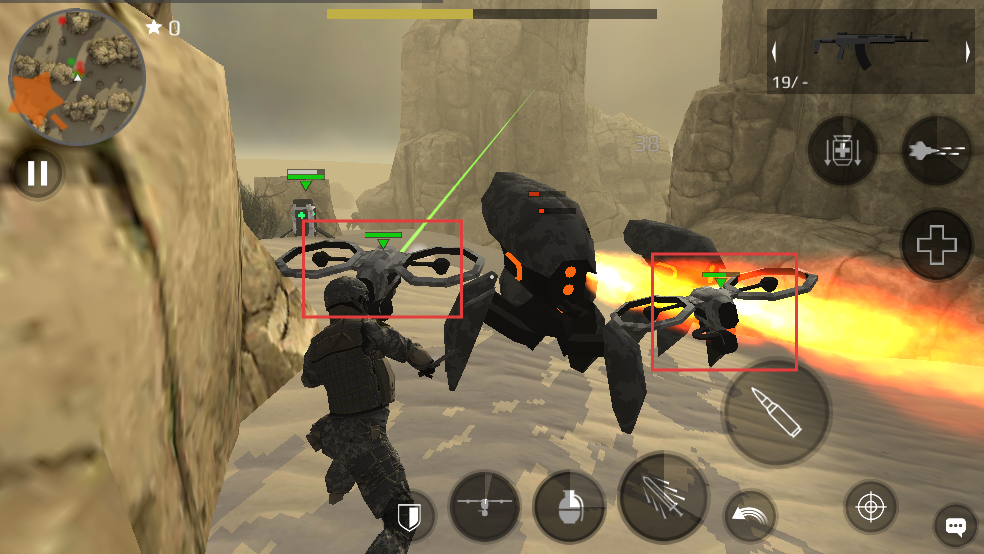Toggle aim with the crosshair button
Image resolution: width=984 pixels, height=554 pixels.
click(871, 507)
